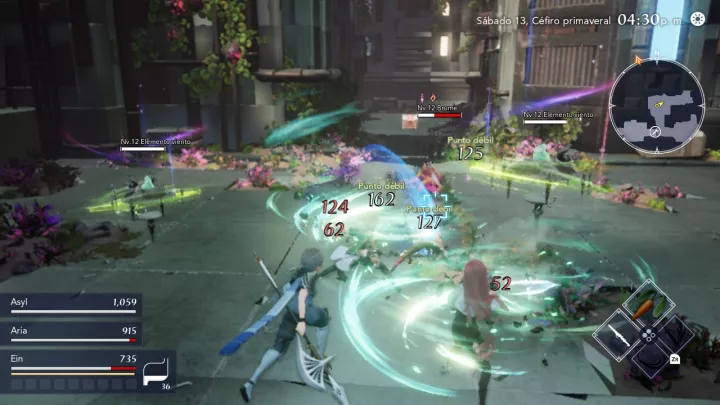720x405 pixels.
Task: Click the compass marker on the minimap
Action: pos(654,131)
